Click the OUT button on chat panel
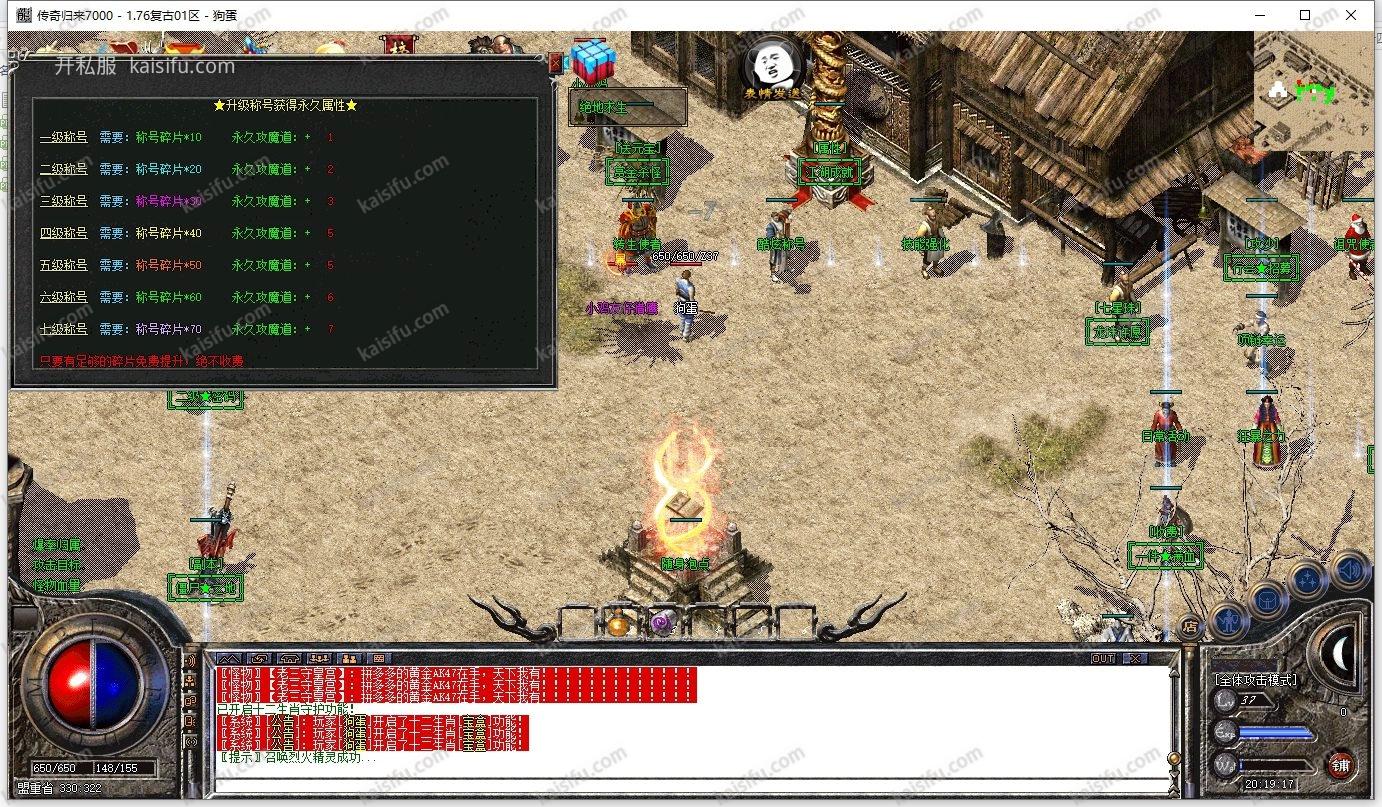1382x807 pixels. click(x=1103, y=659)
